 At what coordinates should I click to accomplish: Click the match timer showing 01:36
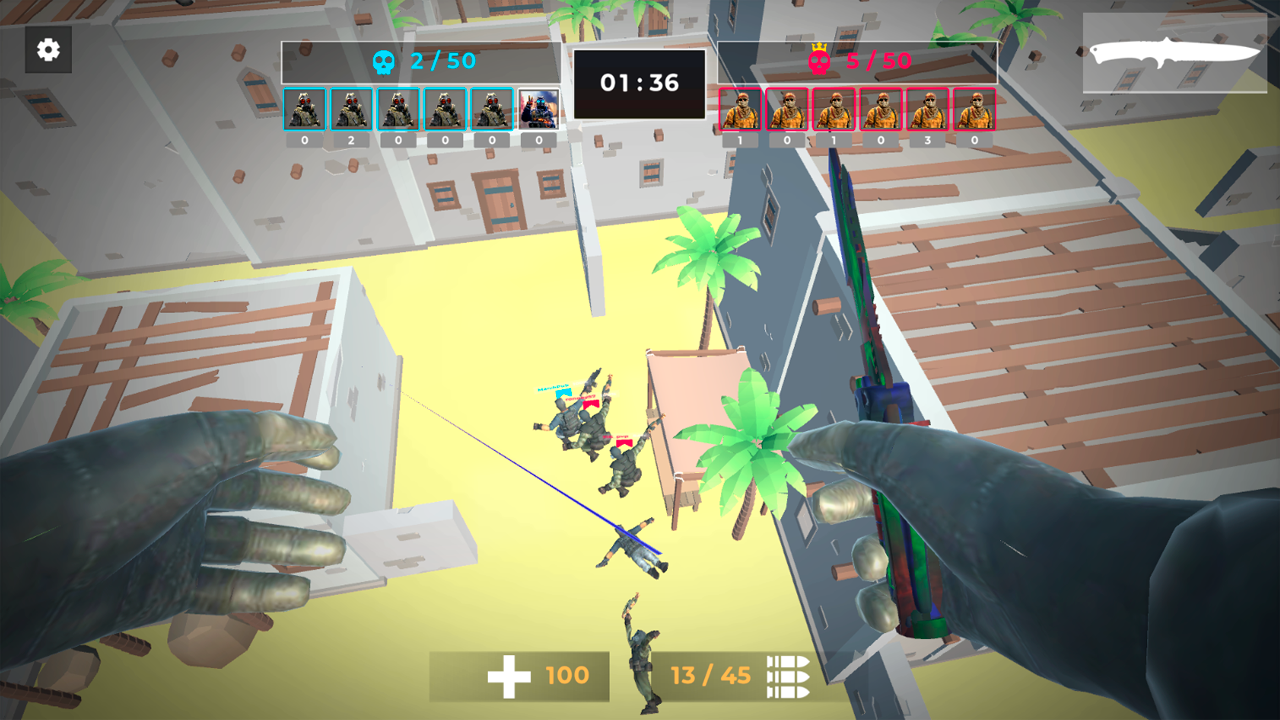click(x=640, y=83)
